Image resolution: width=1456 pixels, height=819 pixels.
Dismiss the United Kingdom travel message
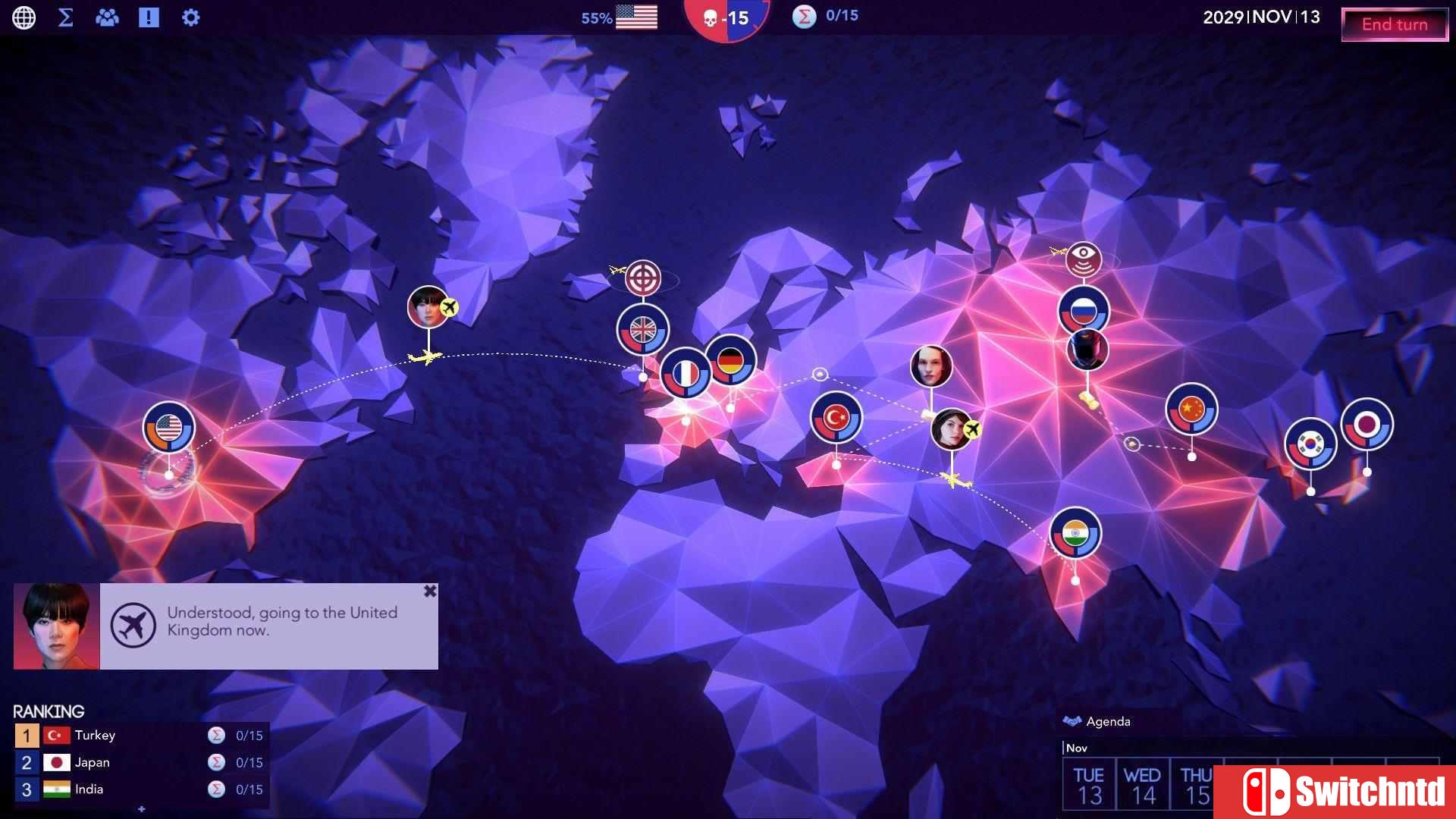click(430, 590)
